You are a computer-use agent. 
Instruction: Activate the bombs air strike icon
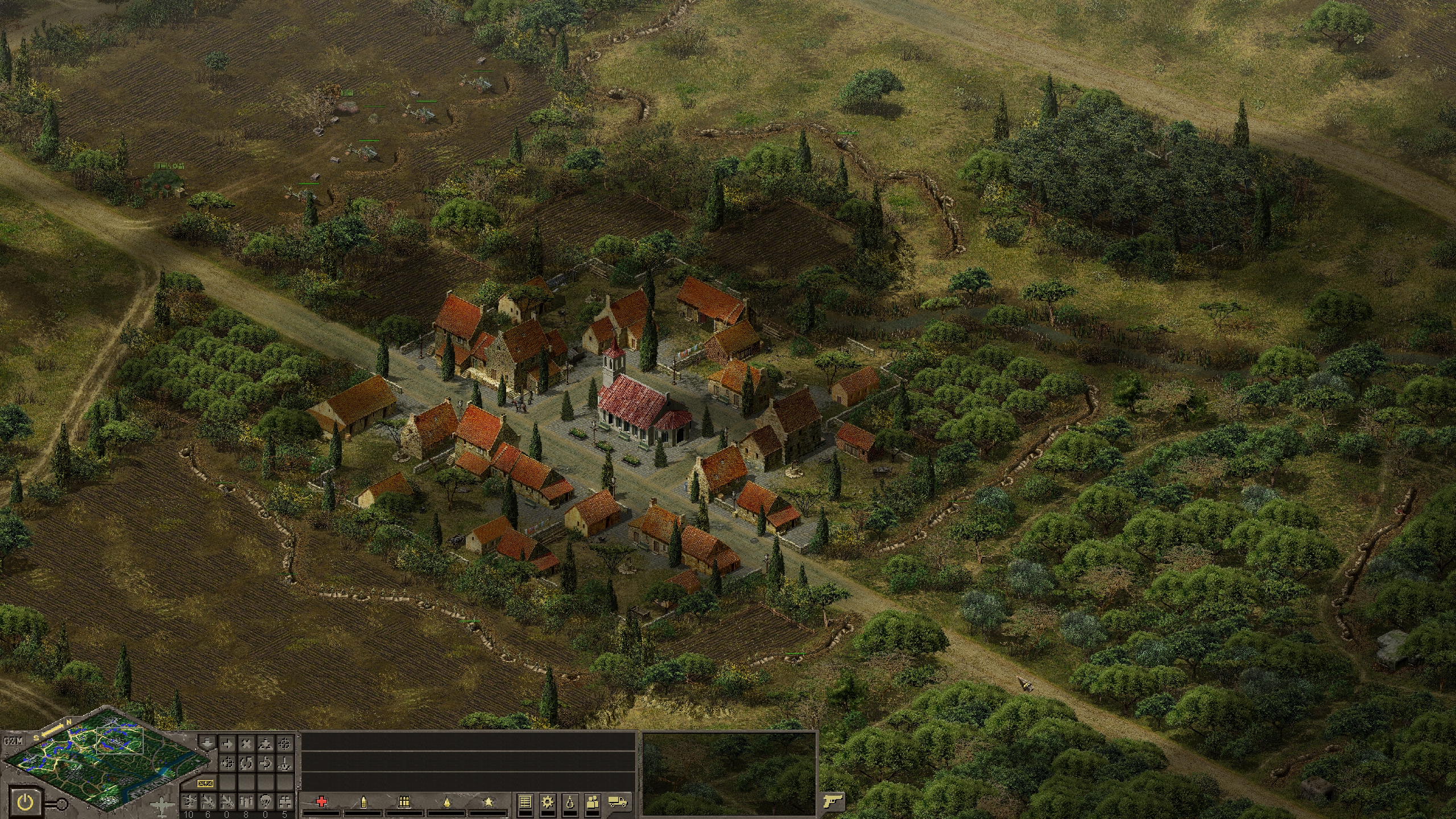tap(246, 801)
